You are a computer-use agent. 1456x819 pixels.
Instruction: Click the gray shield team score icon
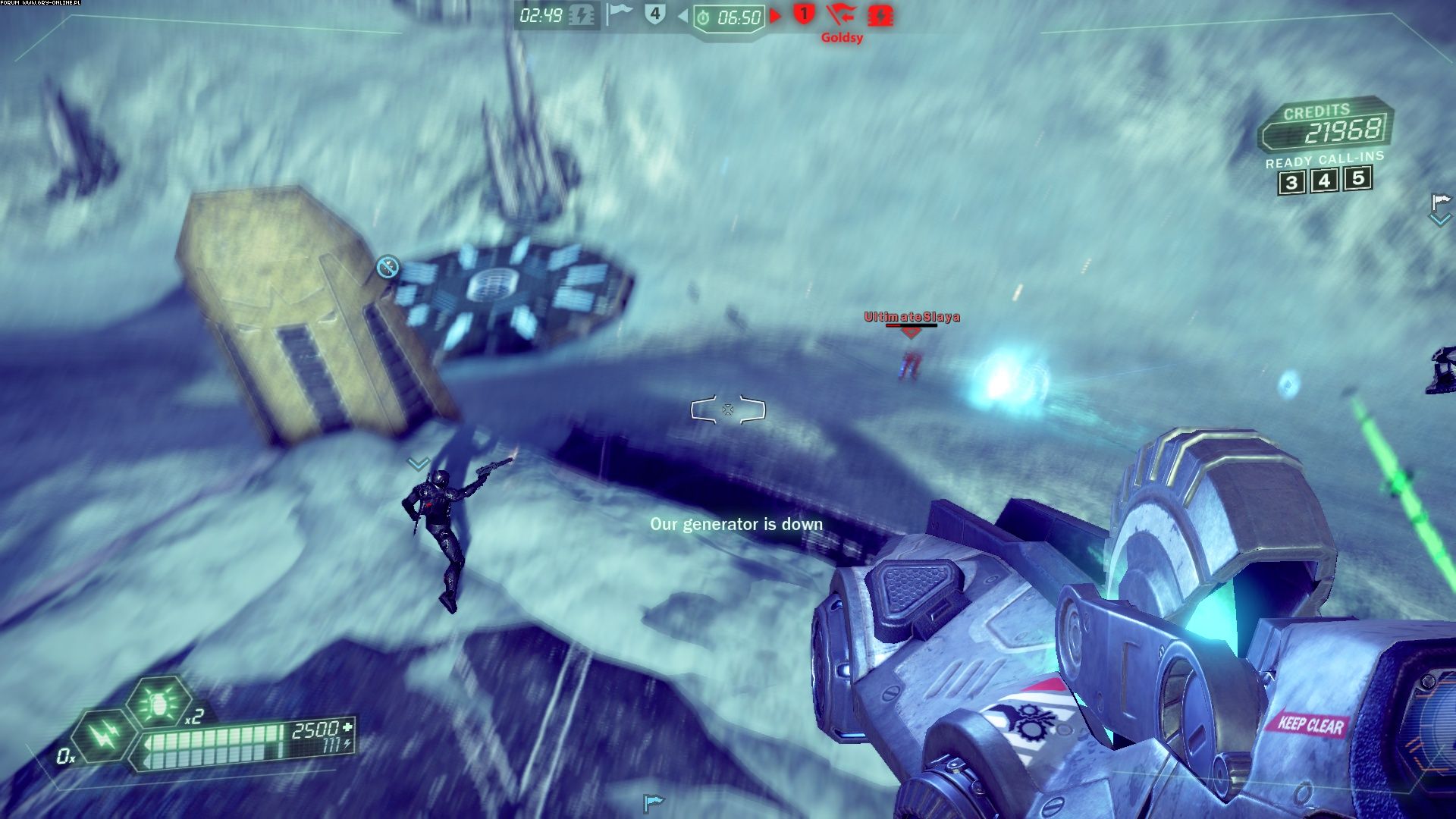click(654, 14)
